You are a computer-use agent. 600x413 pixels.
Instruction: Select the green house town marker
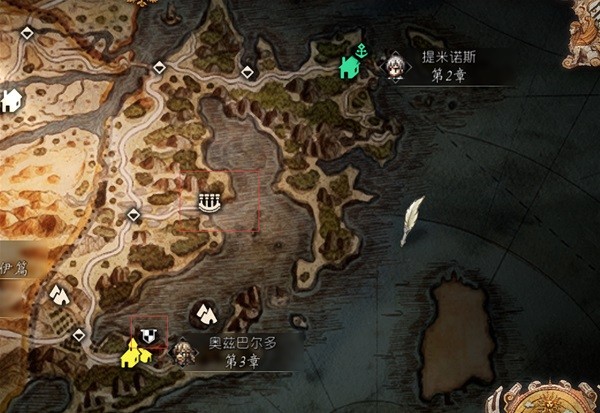(349, 68)
